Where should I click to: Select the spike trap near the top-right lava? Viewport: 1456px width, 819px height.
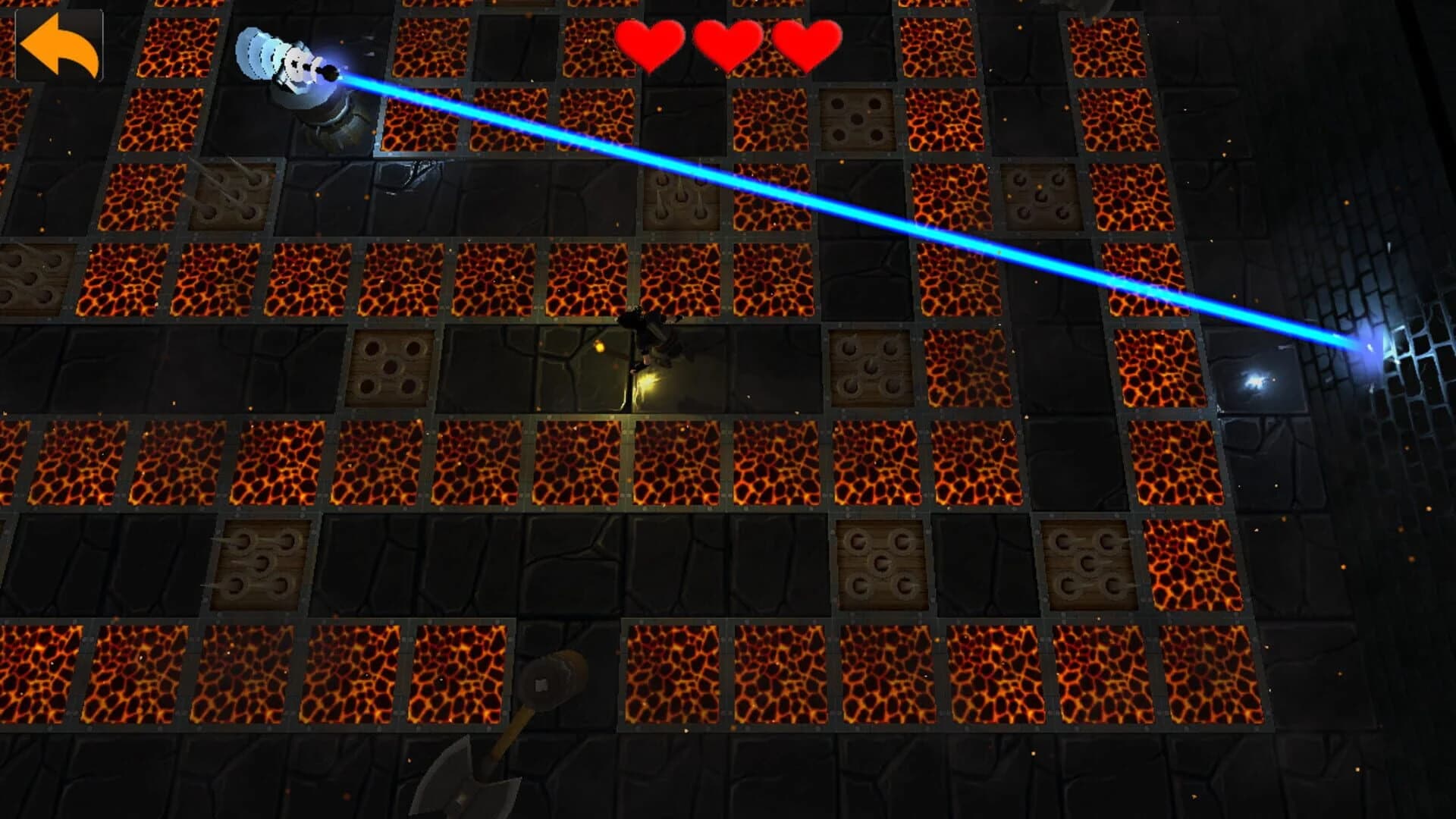(1031, 196)
